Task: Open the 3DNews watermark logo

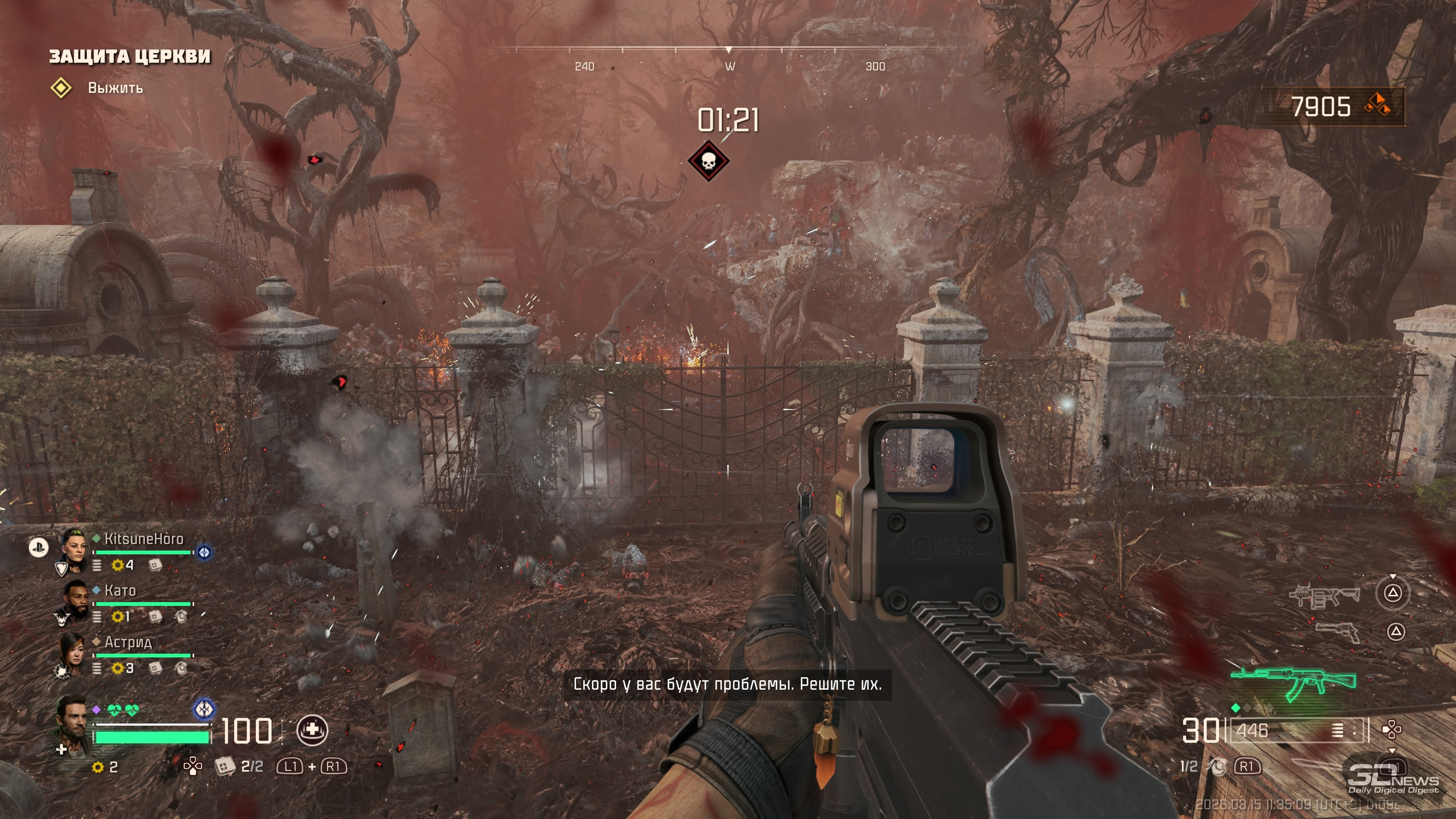Action: point(1393,779)
